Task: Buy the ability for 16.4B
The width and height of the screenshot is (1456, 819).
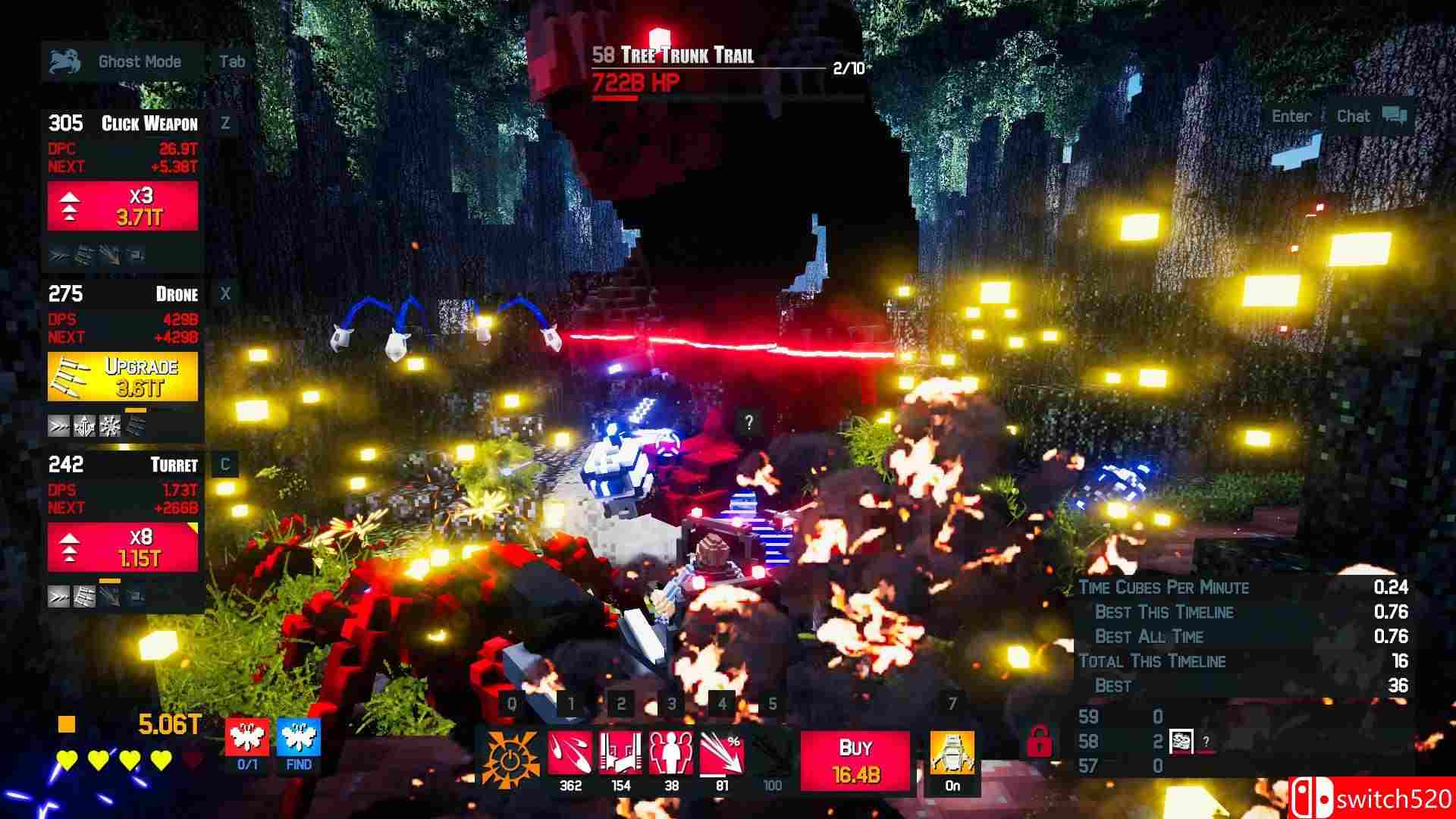Action: (855, 760)
